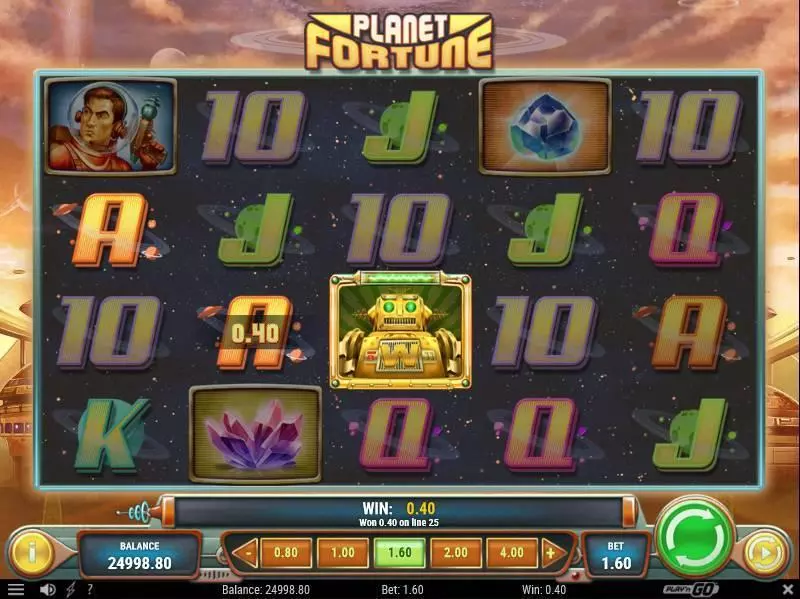Screen dimensions: 800x599
Task: Select the highlighted 1.60 bet
Action: click(x=398, y=551)
